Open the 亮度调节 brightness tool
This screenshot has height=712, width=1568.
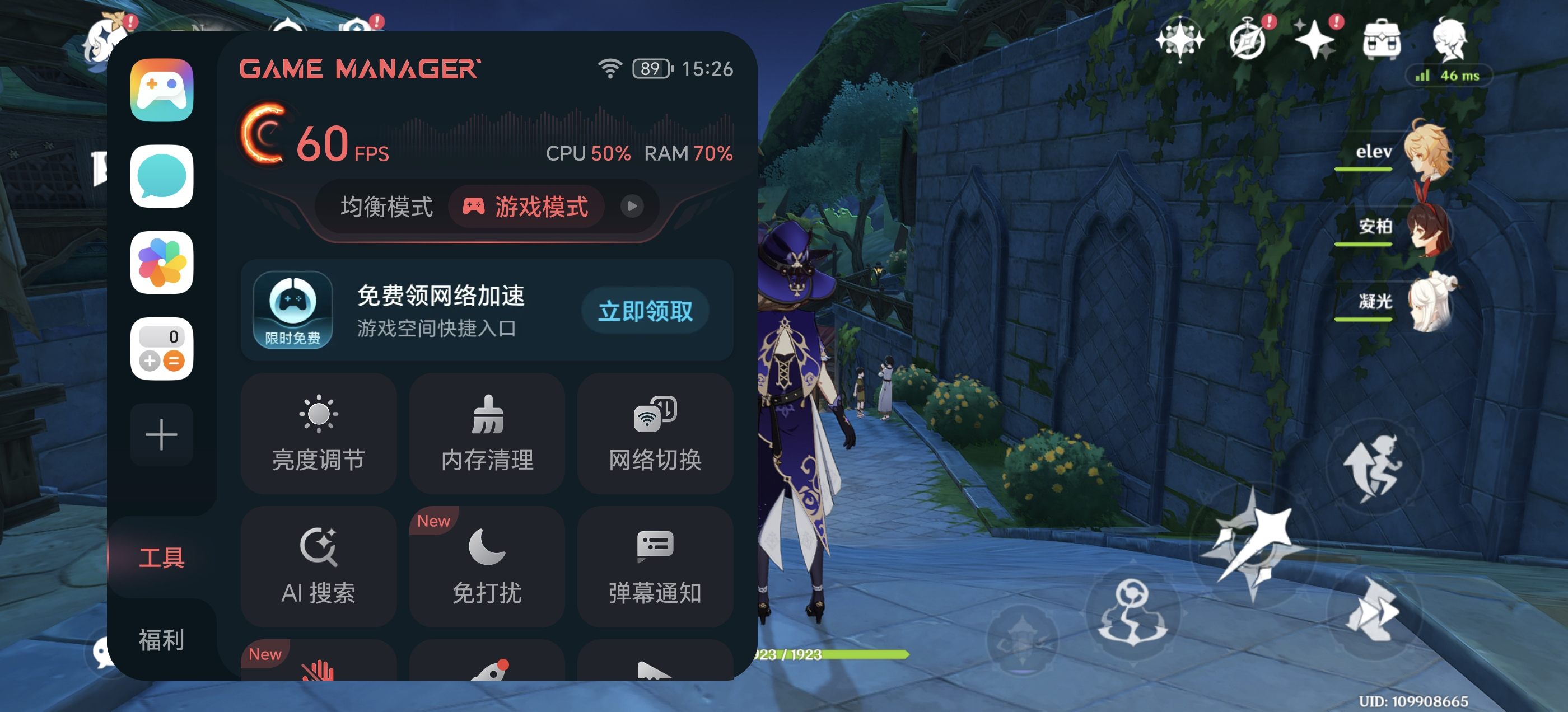click(x=318, y=433)
